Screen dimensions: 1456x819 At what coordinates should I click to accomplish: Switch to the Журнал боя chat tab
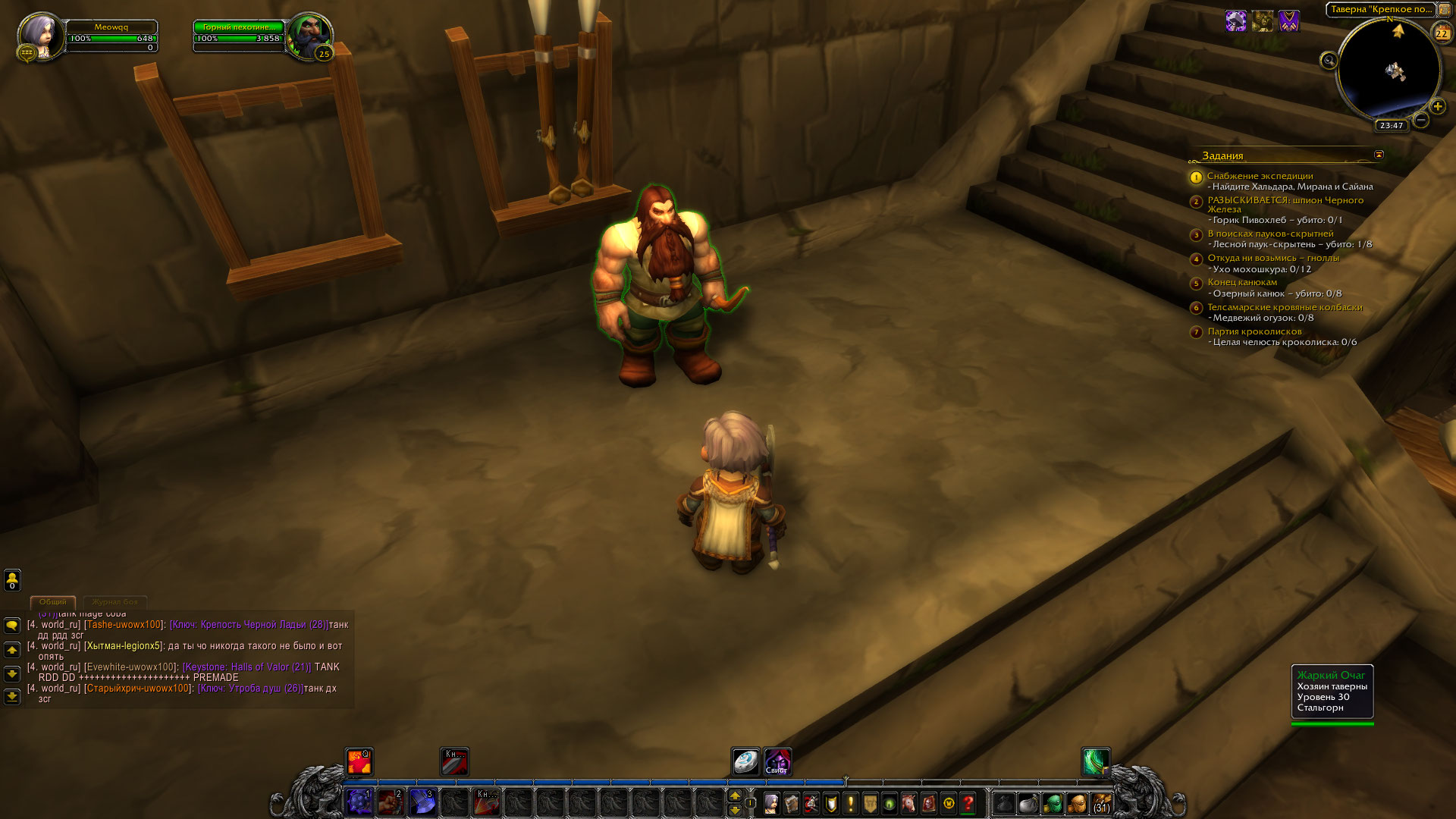pos(115,602)
